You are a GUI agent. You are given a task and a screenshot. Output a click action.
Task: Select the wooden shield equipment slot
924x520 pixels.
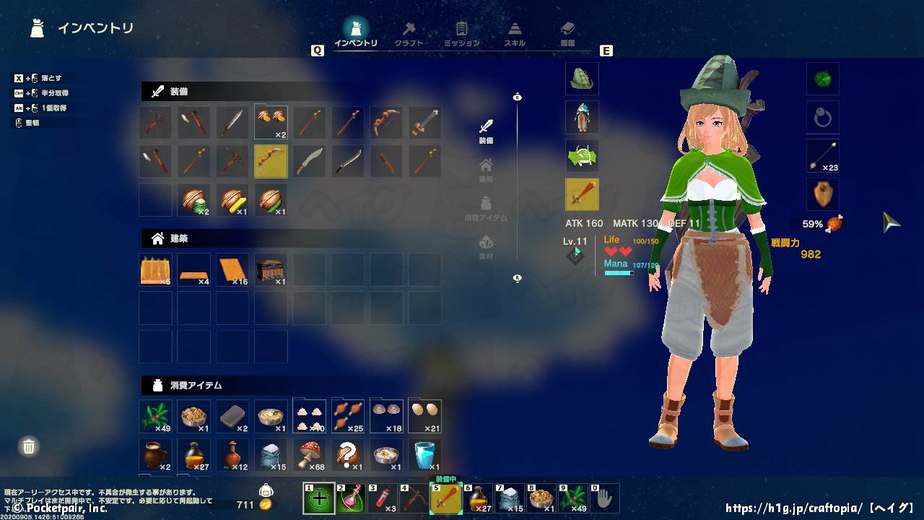coord(822,194)
